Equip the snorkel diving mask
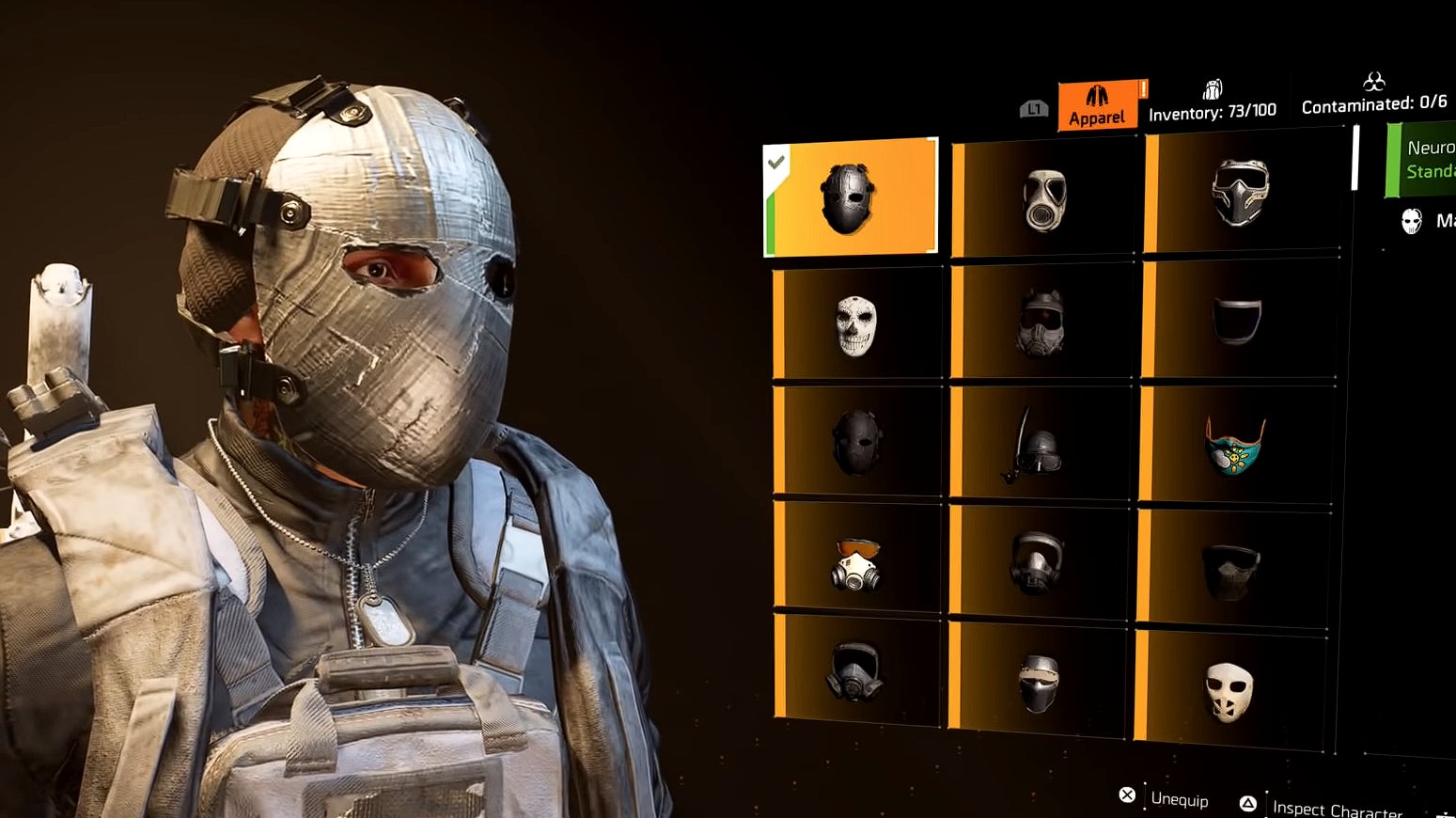1456x818 pixels. (1036, 444)
